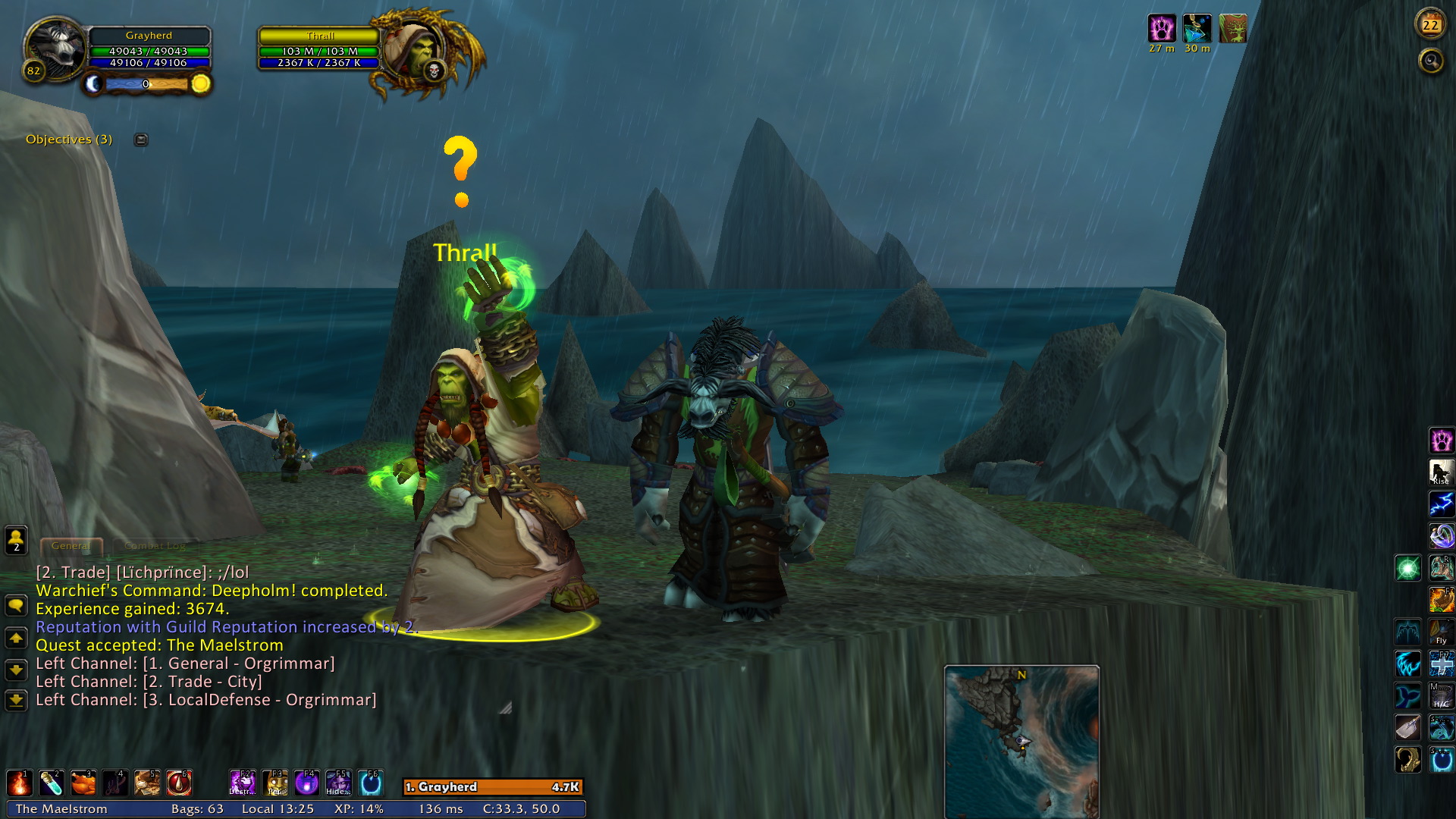The width and height of the screenshot is (1456, 819).
Task: Click the Grayherd damage meter bar
Action: pos(492,787)
